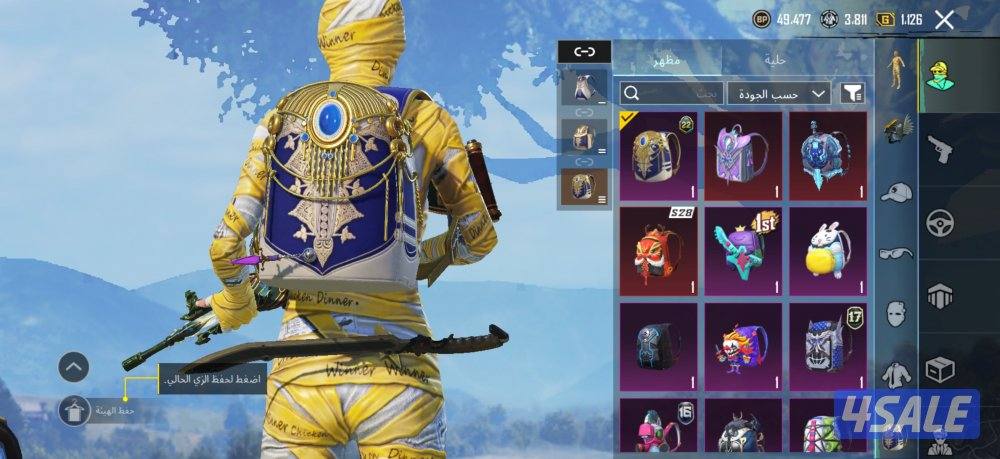The height and width of the screenshot is (459, 1000).
Task: Show the face mask category
Action: coord(896,314)
